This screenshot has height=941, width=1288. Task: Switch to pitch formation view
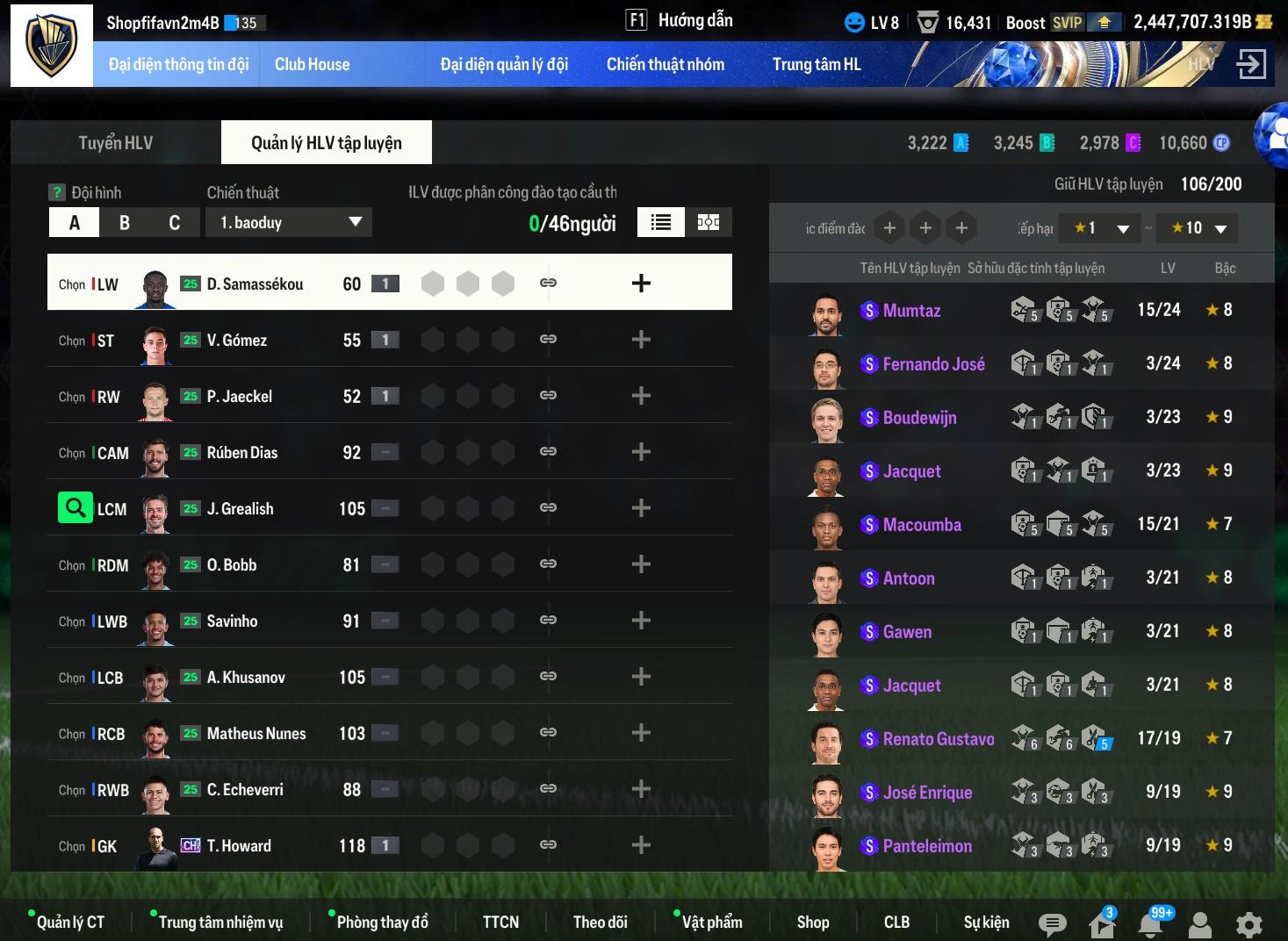[709, 223]
